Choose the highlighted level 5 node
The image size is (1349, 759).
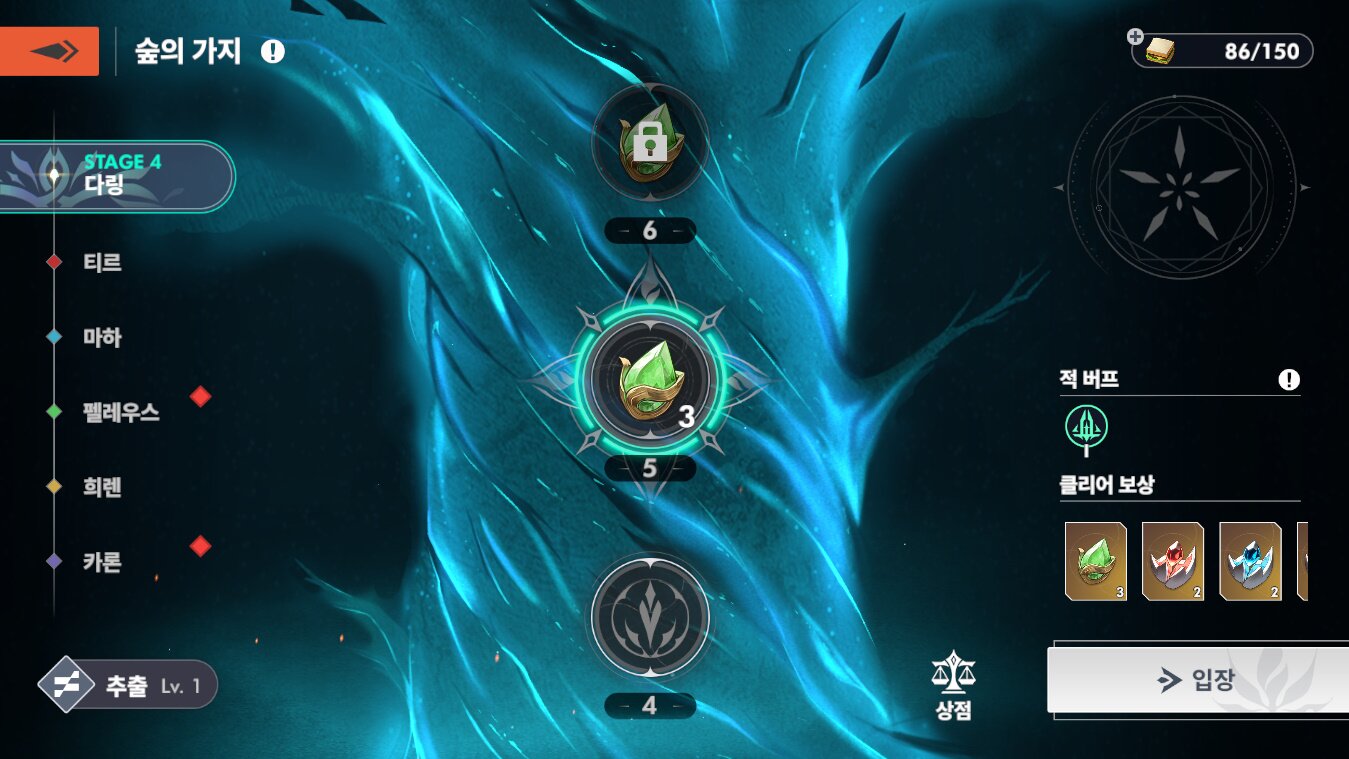click(x=650, y=381)
